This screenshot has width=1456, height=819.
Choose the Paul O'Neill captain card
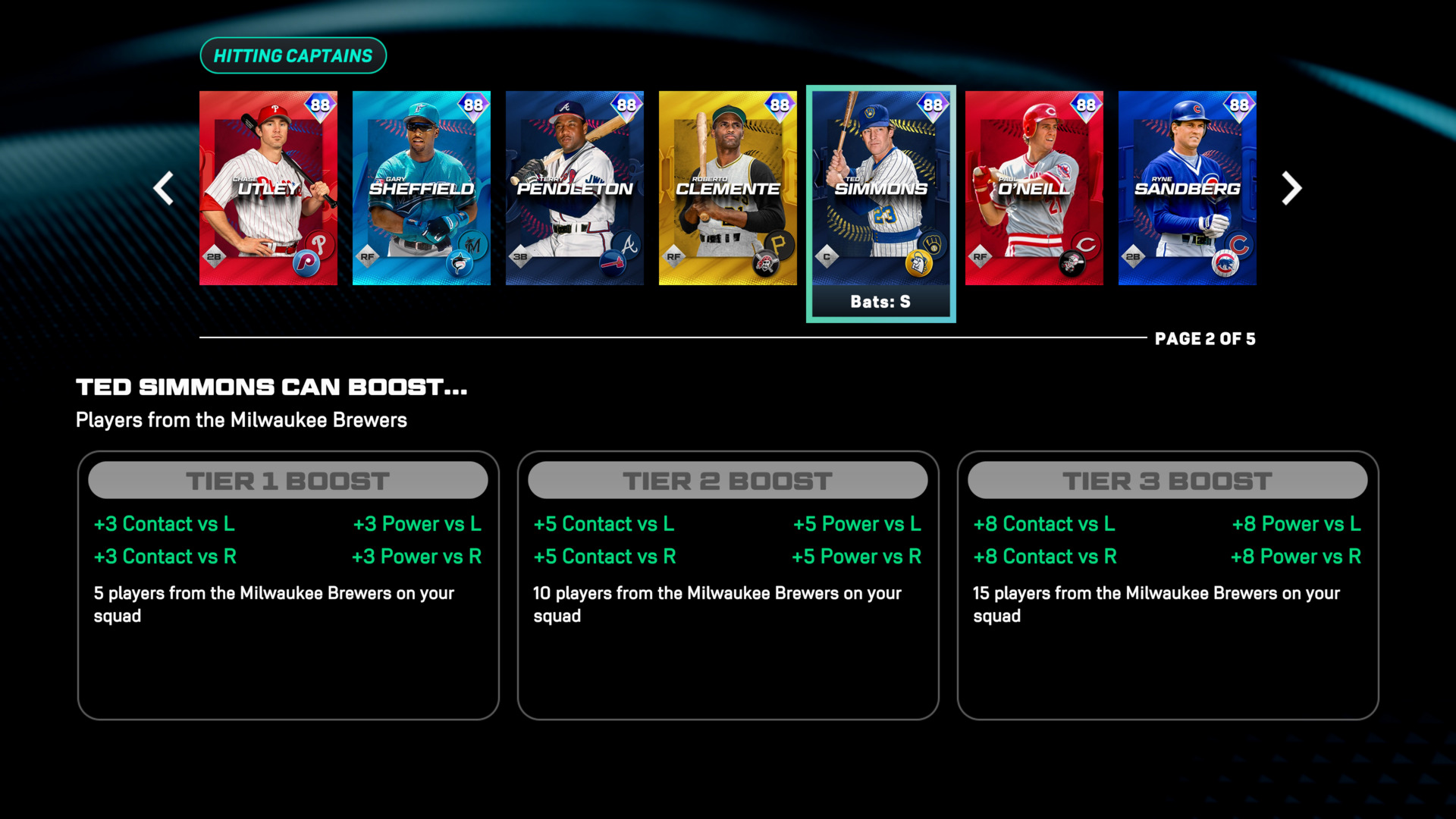(x=1034, y=188)
